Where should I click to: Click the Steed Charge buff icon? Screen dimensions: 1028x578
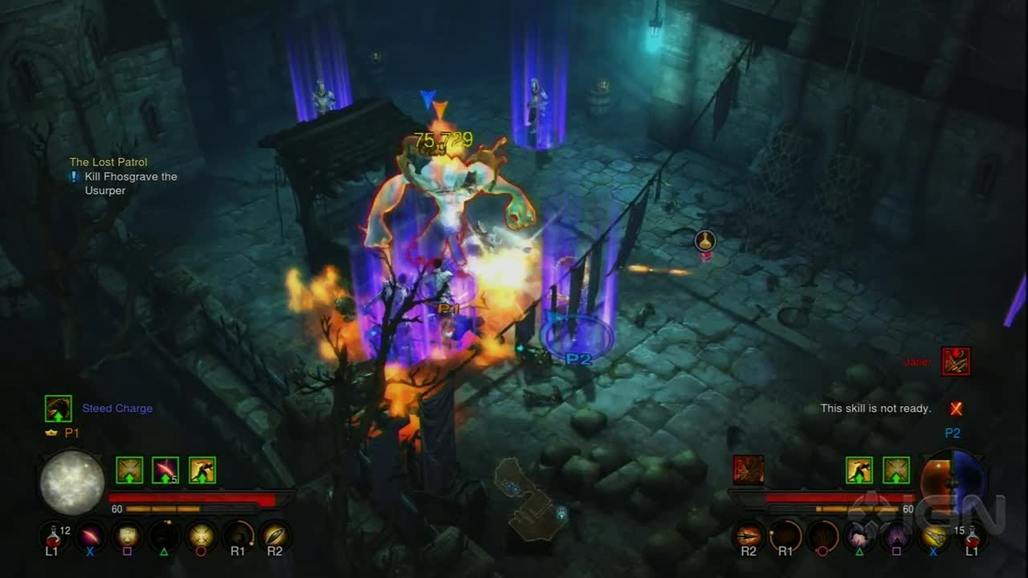[58, 408]
